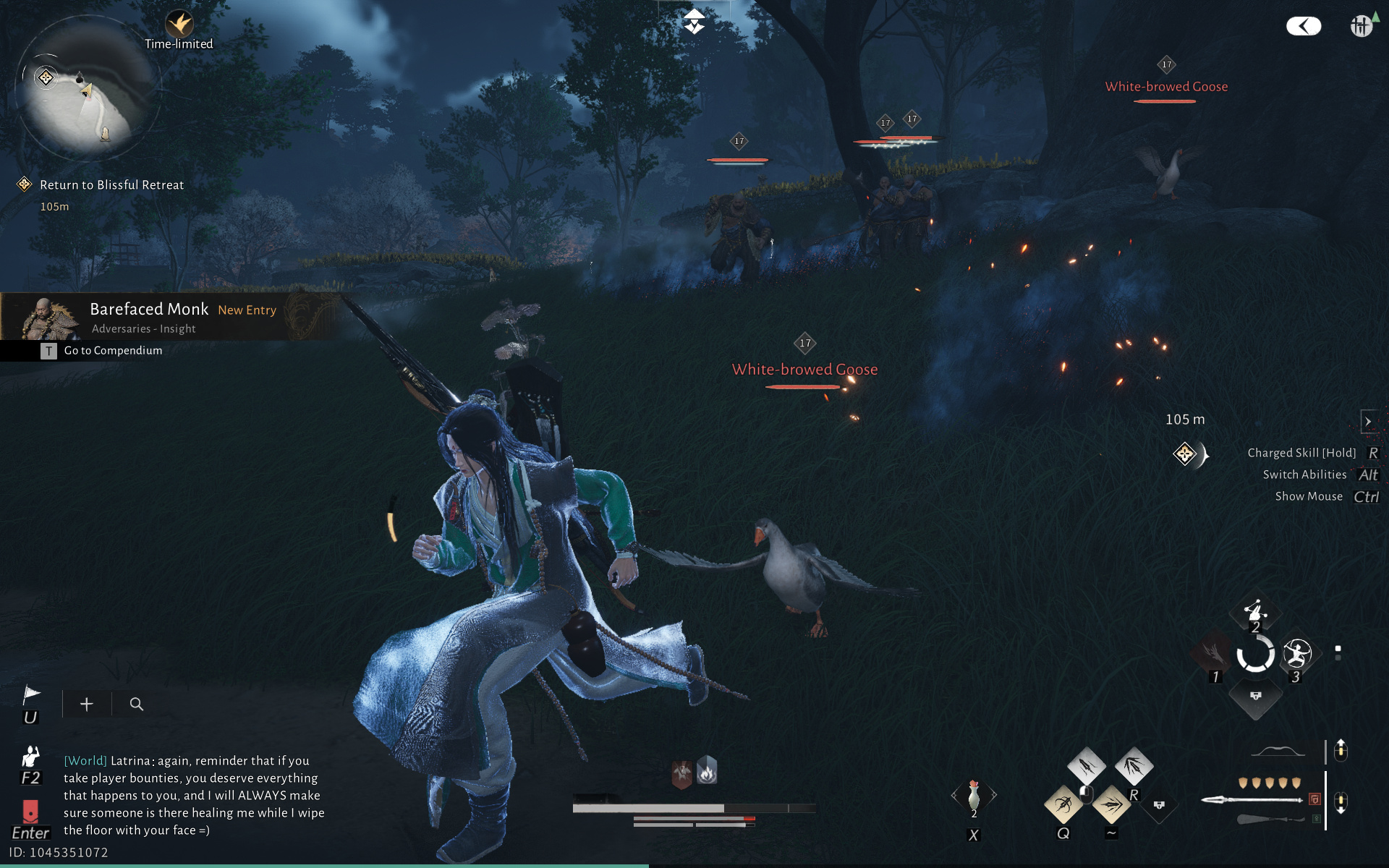Screen dimensions: 1389x868
Task: Open the circular minimap
Action: pyautogui.click(x=87, y=88)
